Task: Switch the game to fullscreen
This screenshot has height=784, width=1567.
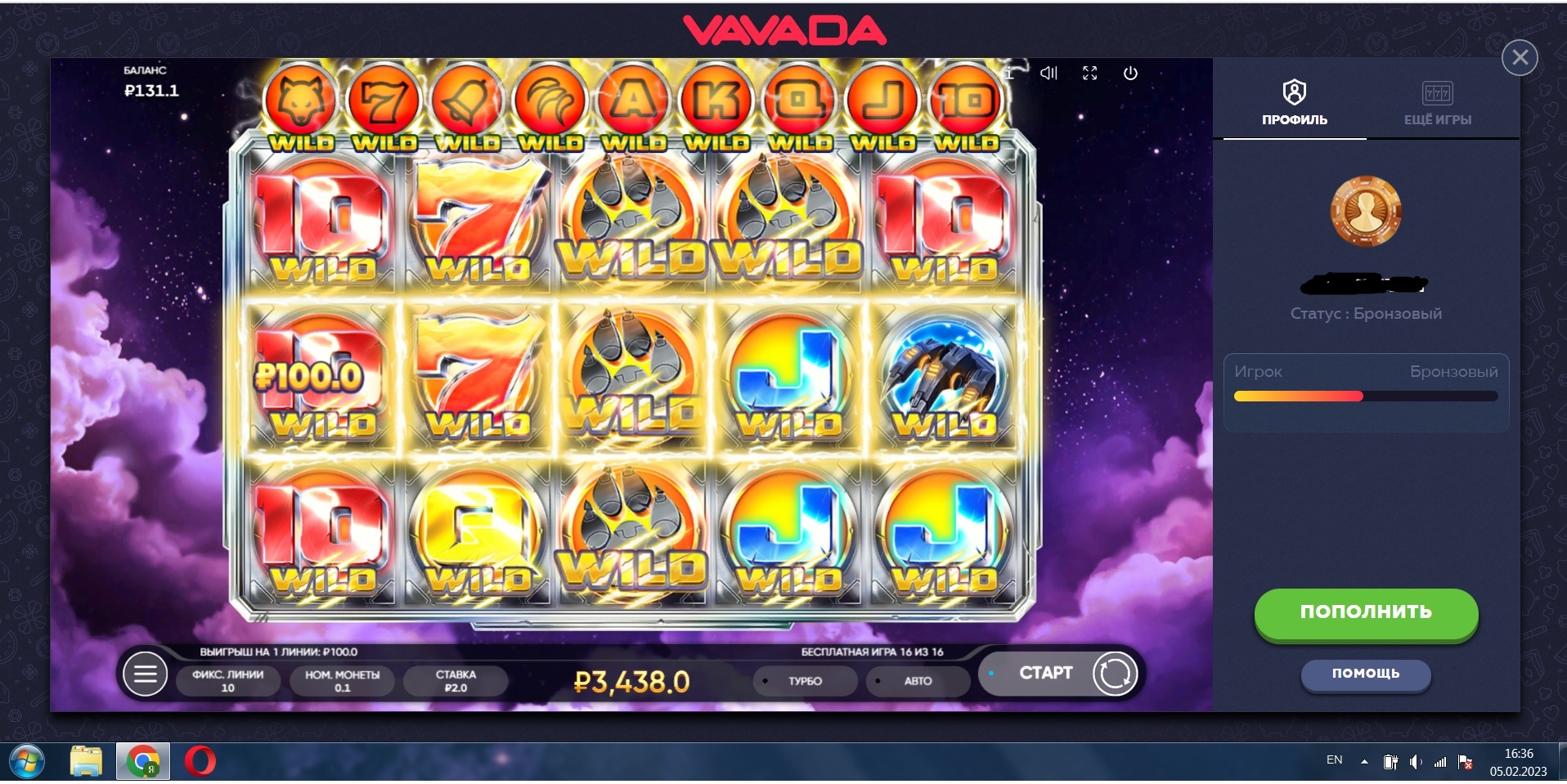Action: [x=1089, y=74]
